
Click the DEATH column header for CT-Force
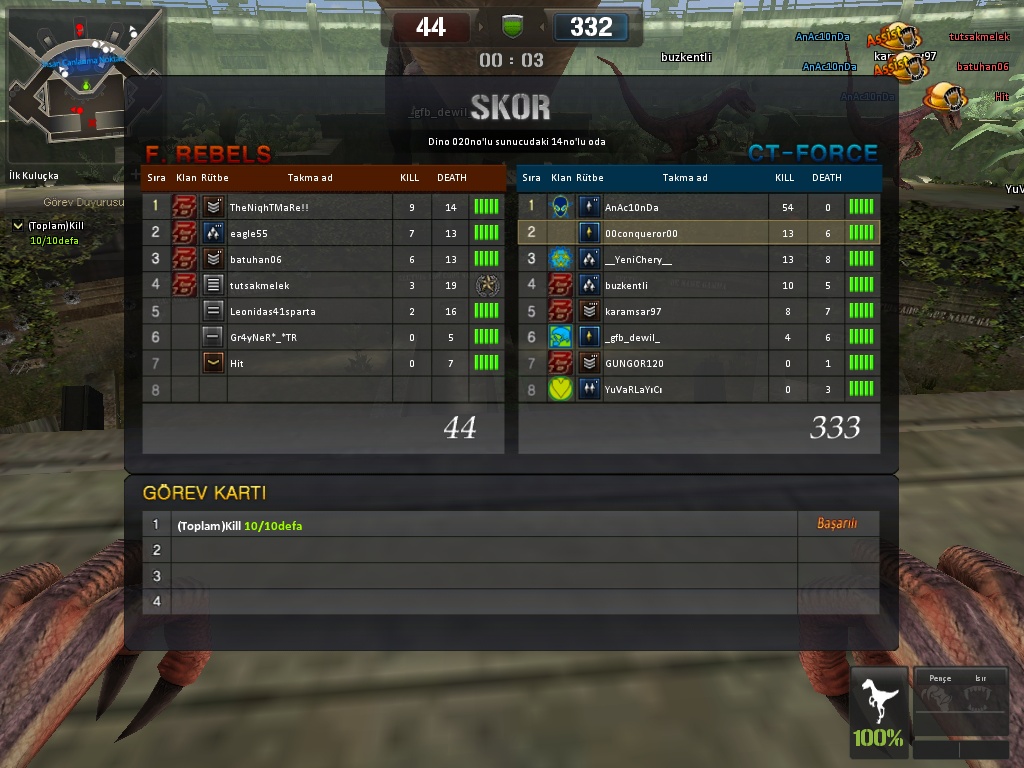(x=826, y=178)
